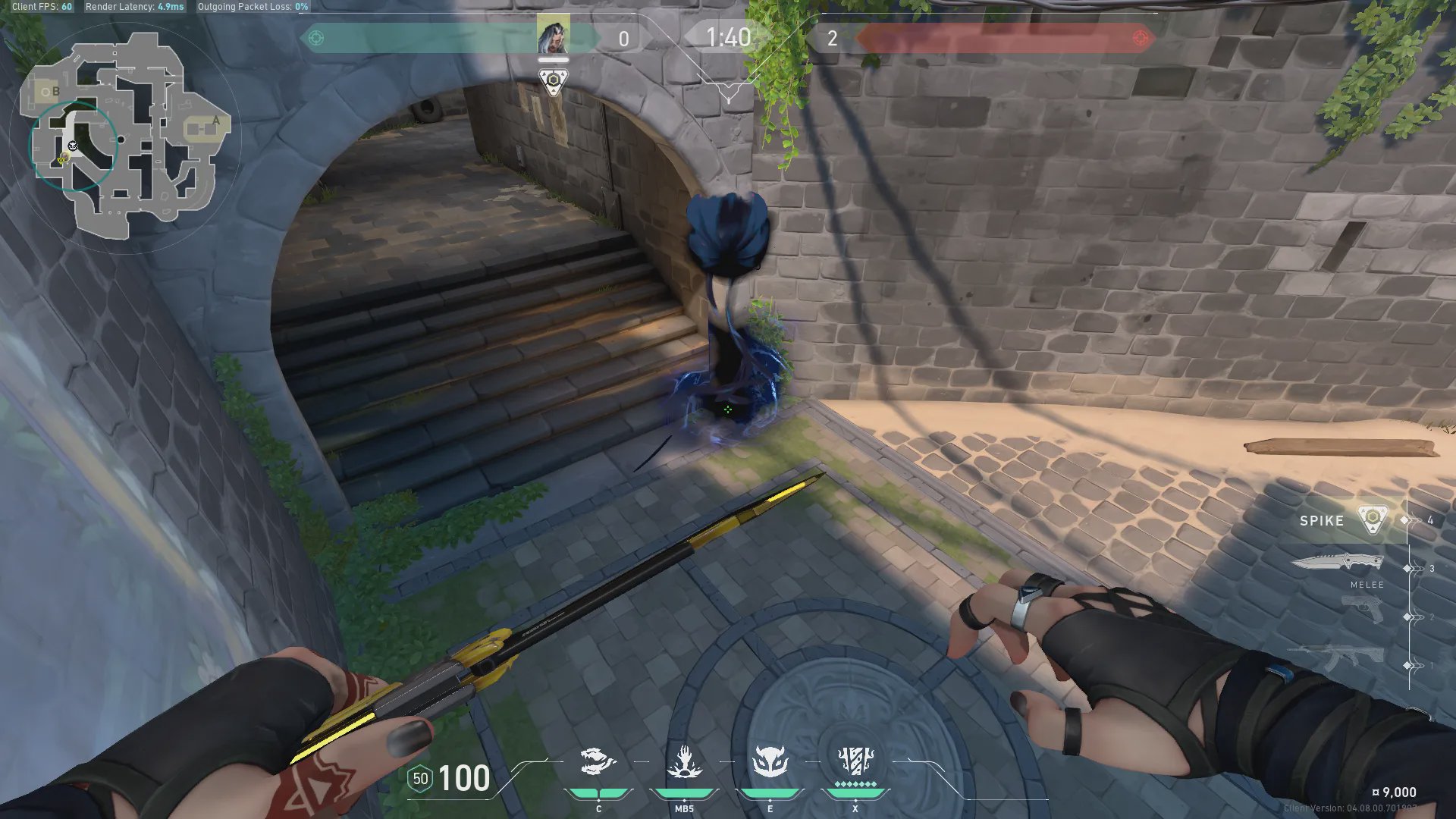Use the Seize ability bound to MB5
This screenshot has height=819, width=1456.
(683, 762)
